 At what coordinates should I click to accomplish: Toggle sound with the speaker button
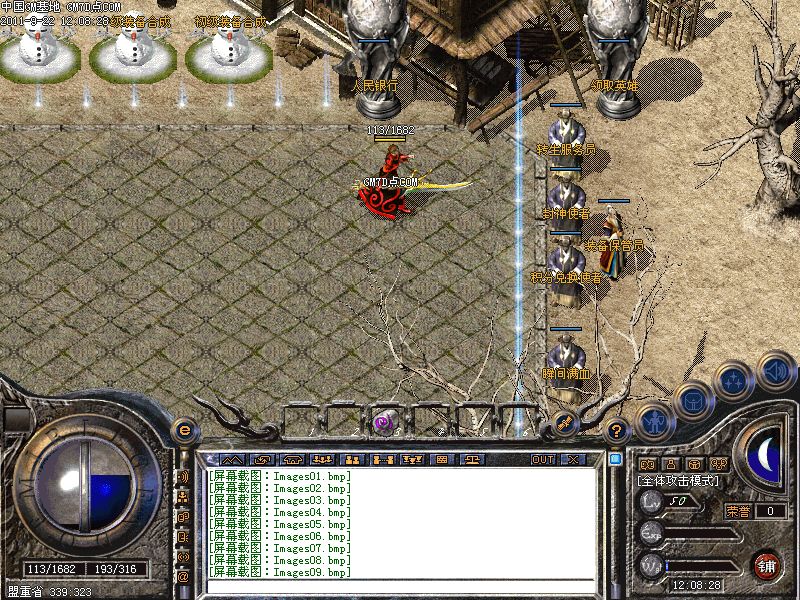tap(774, 370)
